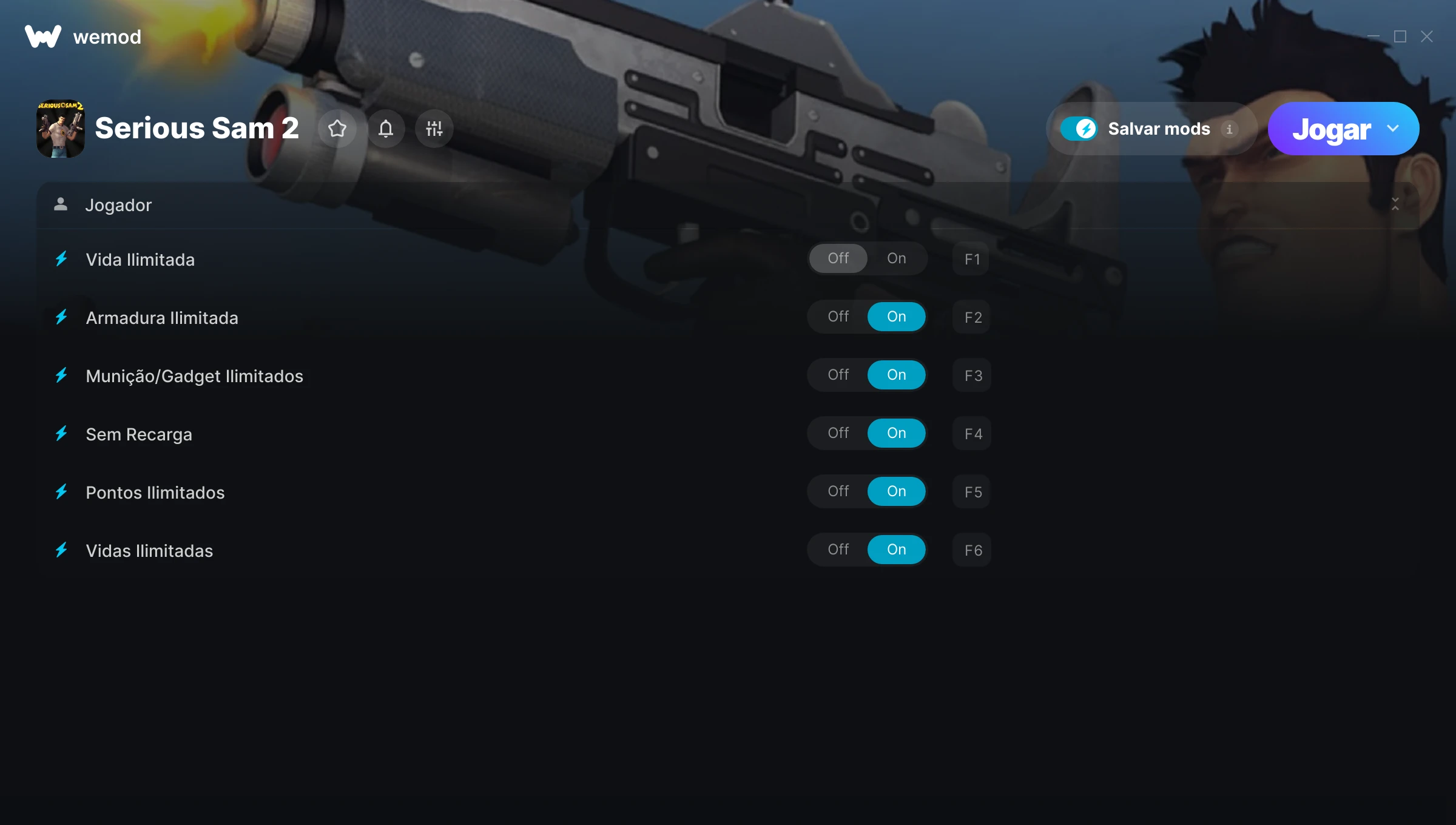Launch the game with the Jogar button
The height and width of the screenshot is (825, 1456).
1331,129
